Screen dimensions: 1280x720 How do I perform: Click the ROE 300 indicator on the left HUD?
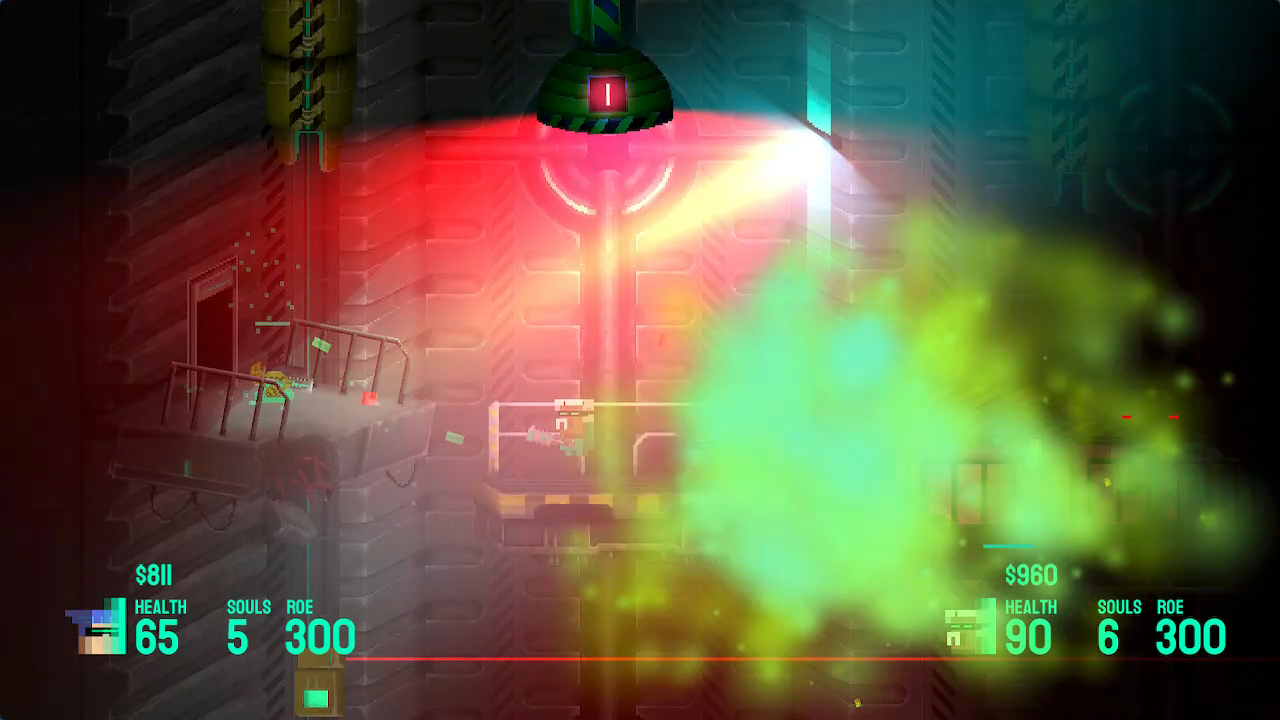coord(318,635)
